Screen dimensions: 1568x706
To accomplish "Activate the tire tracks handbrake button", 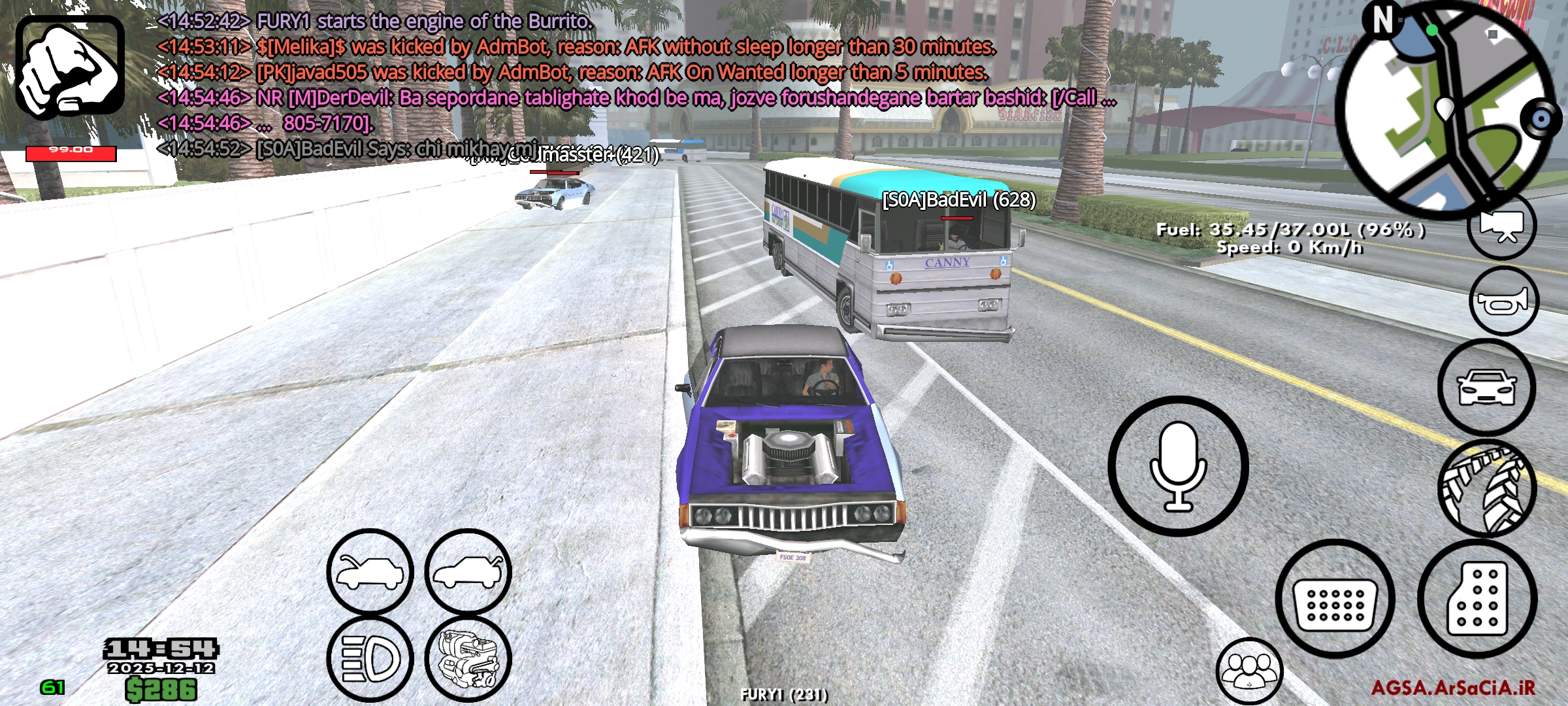I will [x=1488, y=489].
